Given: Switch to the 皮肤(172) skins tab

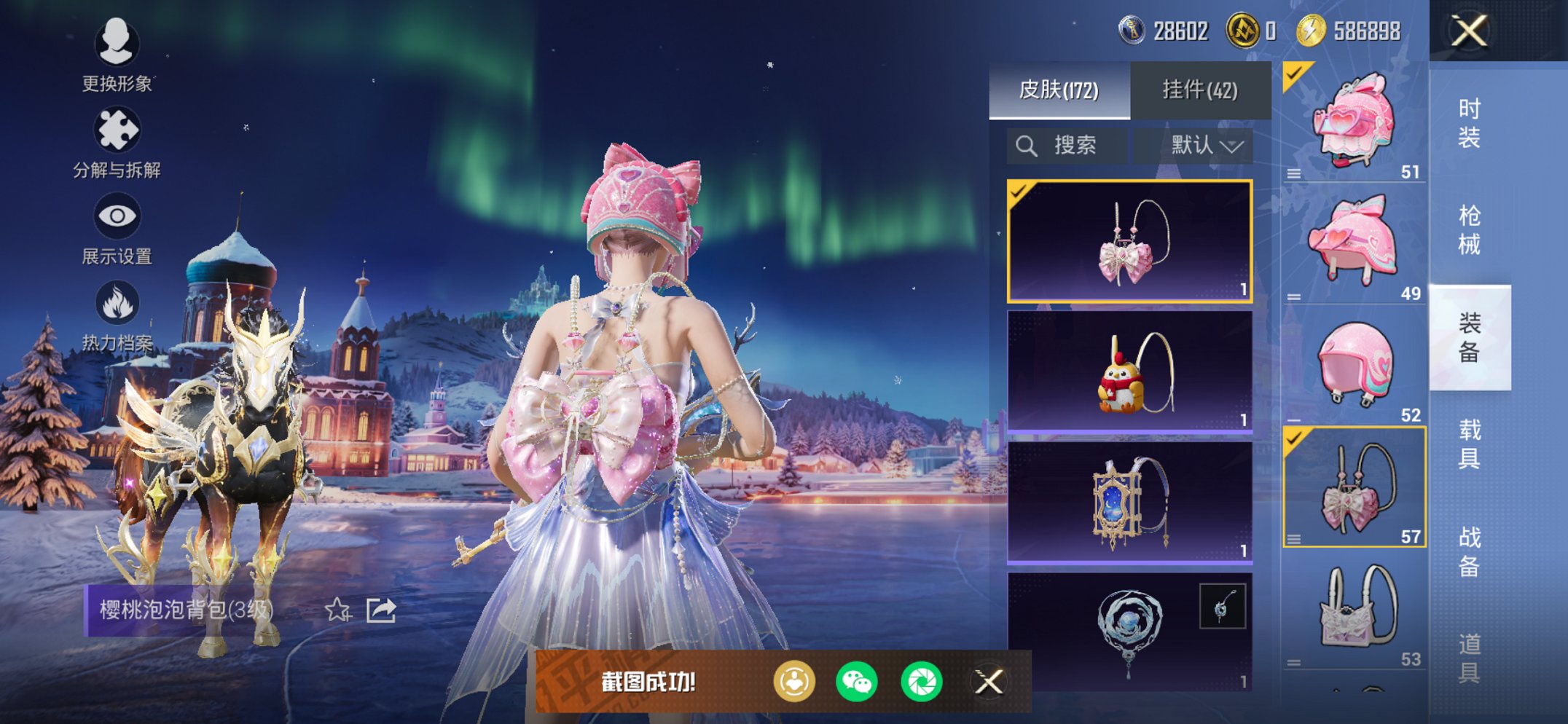Looking at the screenshot, I should (x=1059, y=90).
